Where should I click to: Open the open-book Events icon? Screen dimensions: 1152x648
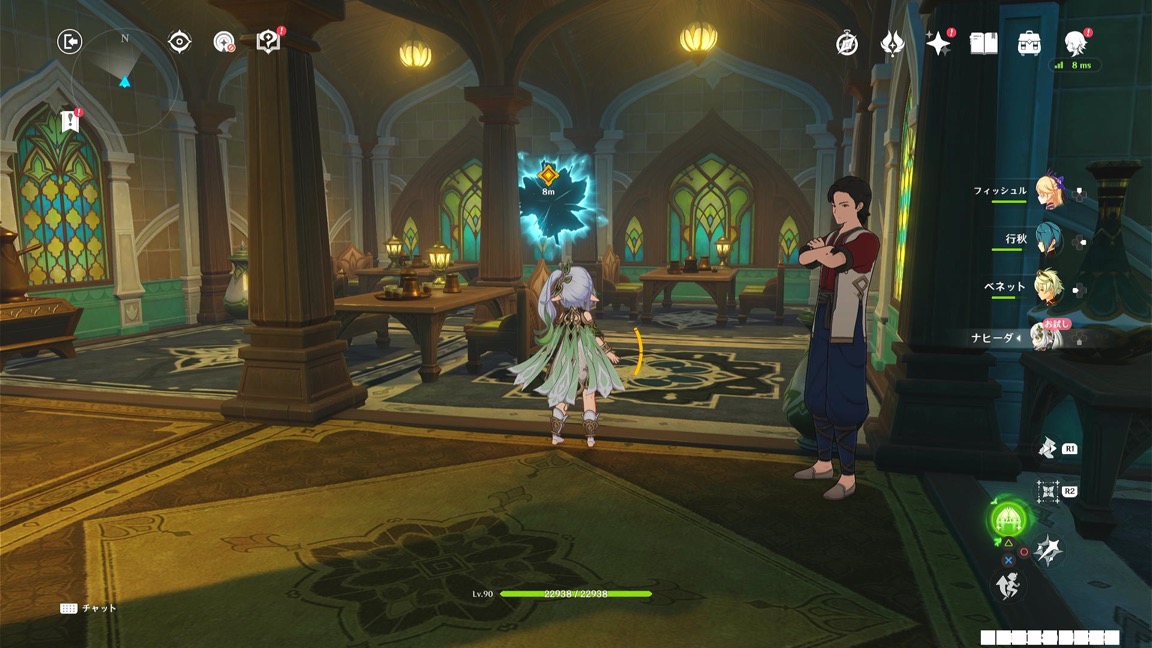coord(984,43)
